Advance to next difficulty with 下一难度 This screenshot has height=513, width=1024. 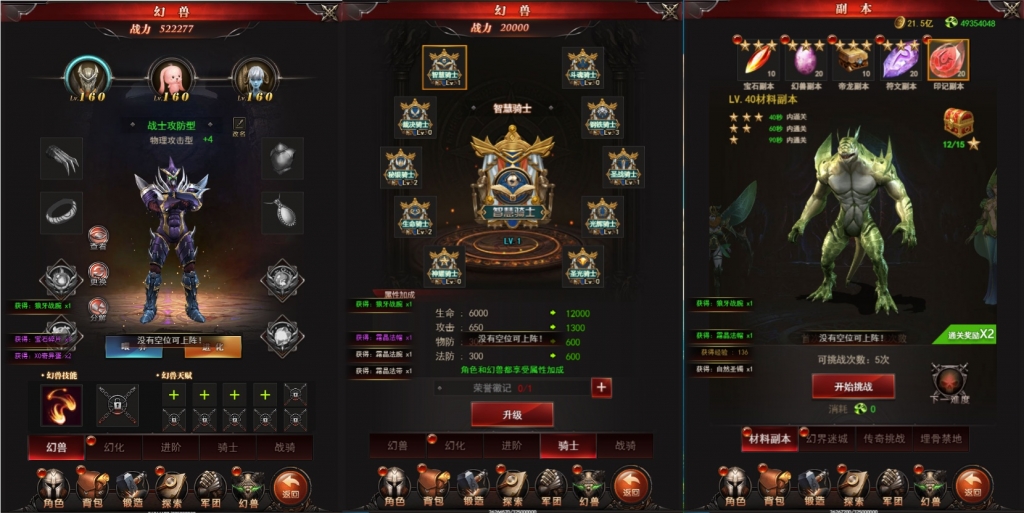click(949, 382)
